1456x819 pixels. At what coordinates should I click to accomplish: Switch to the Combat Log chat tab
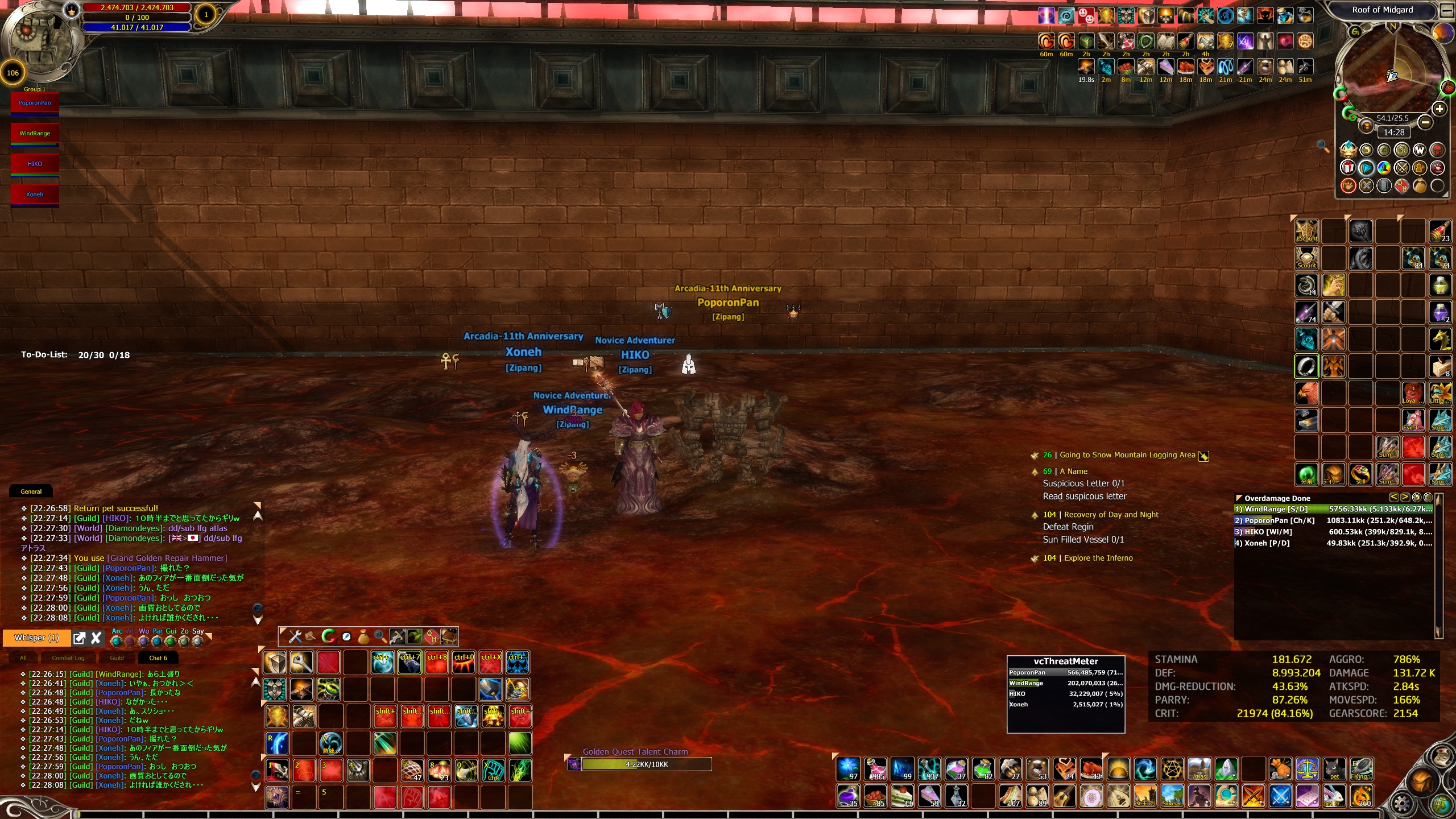tap(68, 658)
